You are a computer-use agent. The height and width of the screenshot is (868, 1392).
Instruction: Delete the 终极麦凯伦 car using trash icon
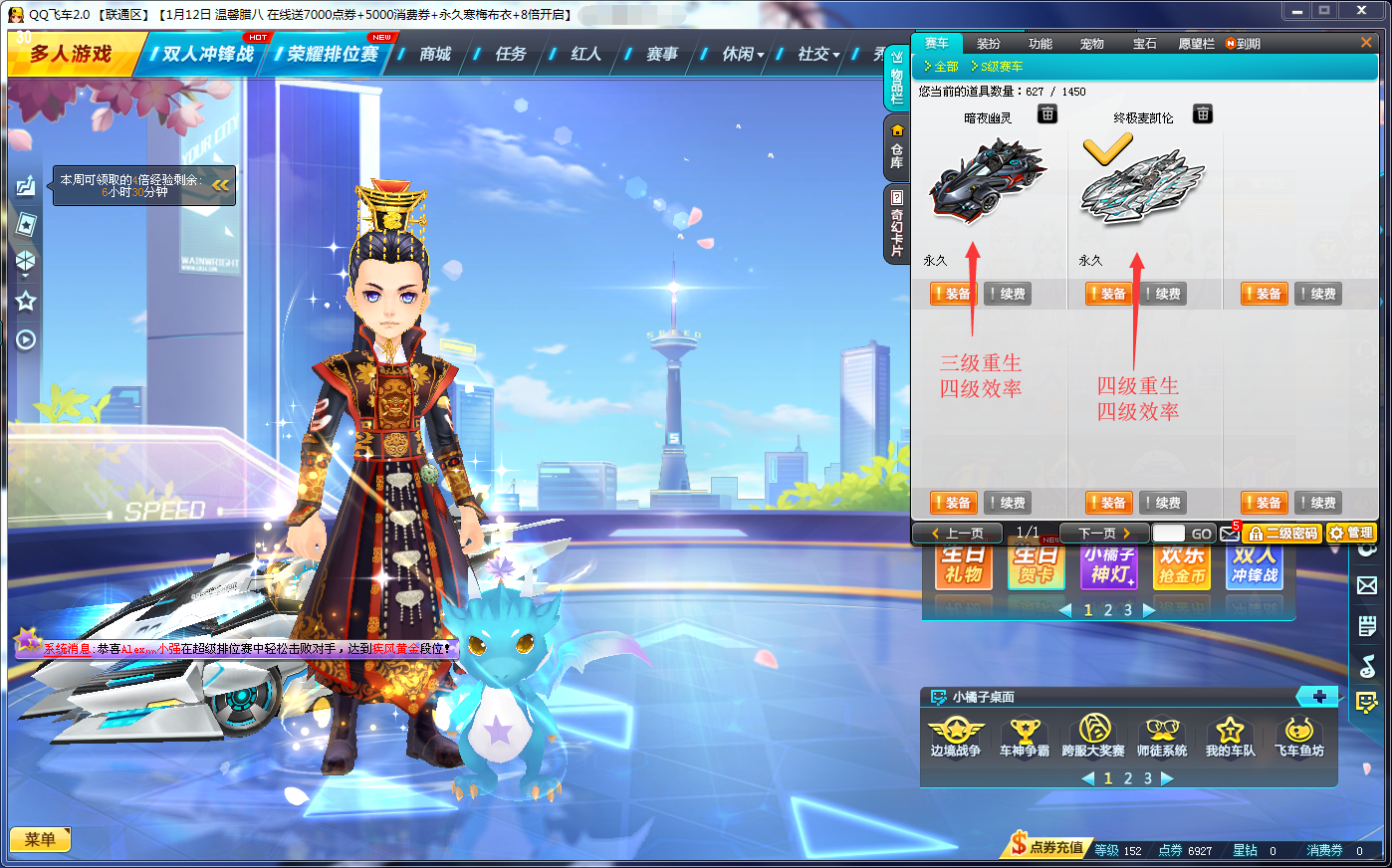tap(1203, 114)
